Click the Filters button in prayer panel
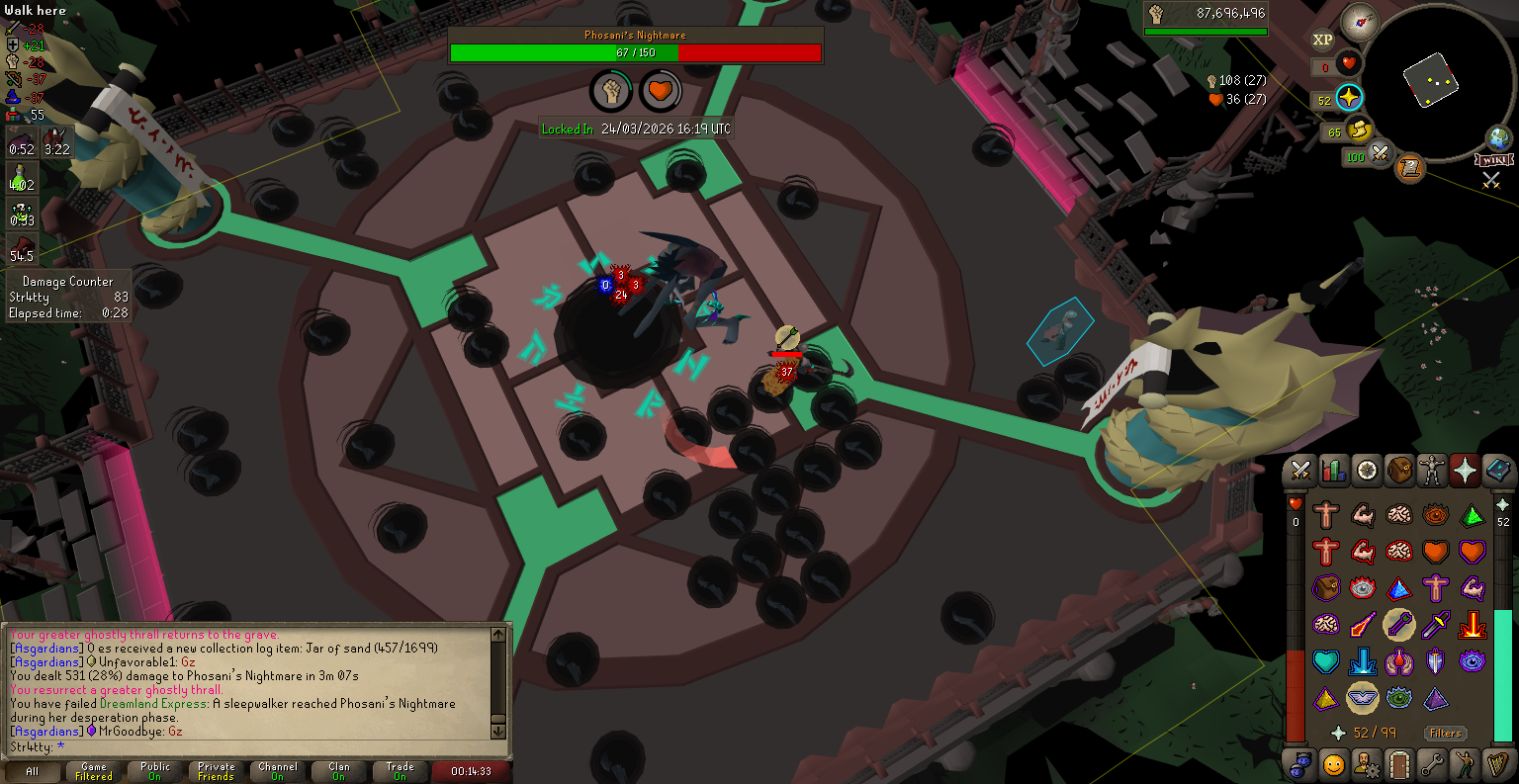This screenshot has width=1519, height=784. coord(1445,733)
